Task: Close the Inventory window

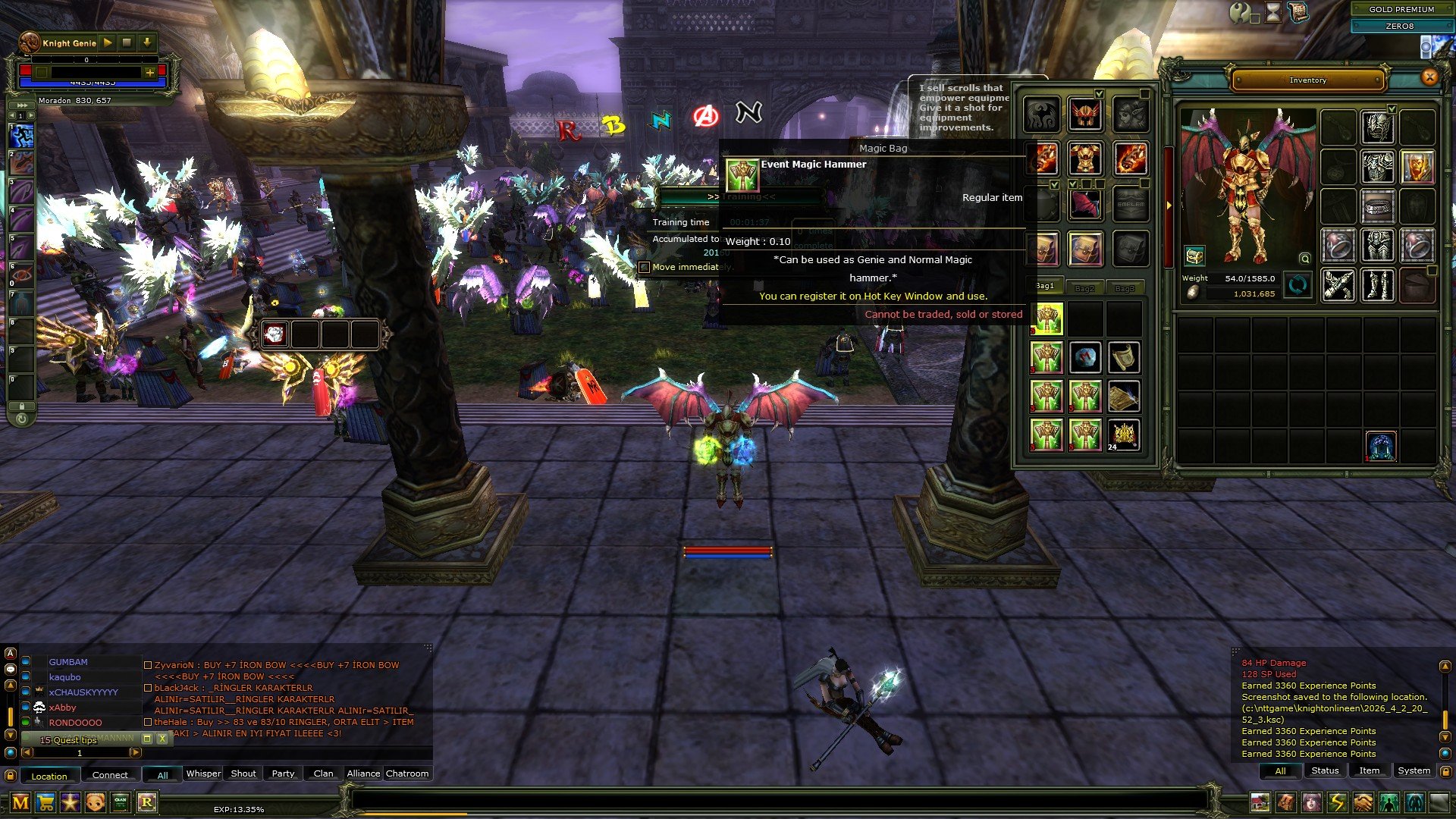Action: click(1429, 77)
